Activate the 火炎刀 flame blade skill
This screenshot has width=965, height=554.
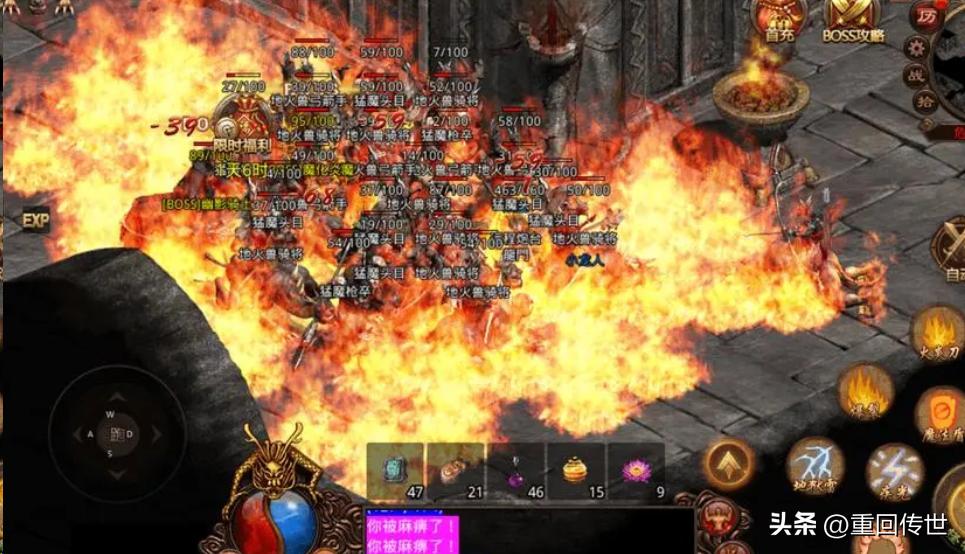[936, 335]
